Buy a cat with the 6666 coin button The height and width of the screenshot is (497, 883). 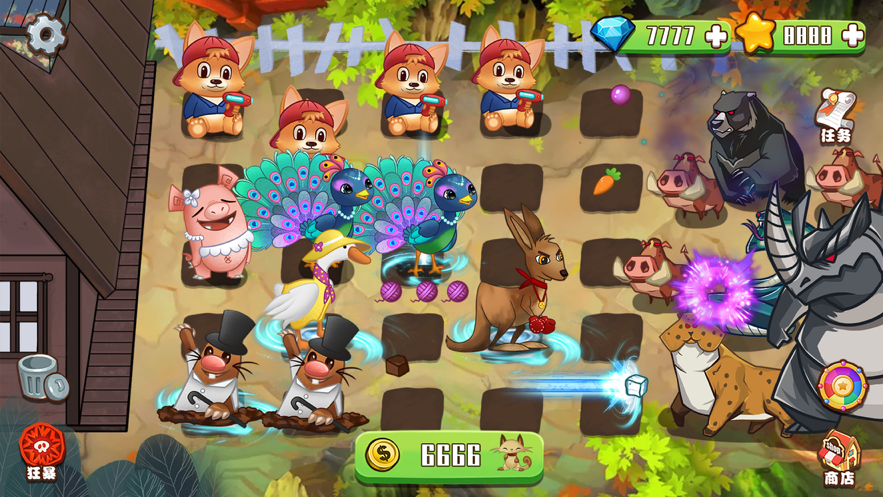pyautogui.click(x=448, y=455)
